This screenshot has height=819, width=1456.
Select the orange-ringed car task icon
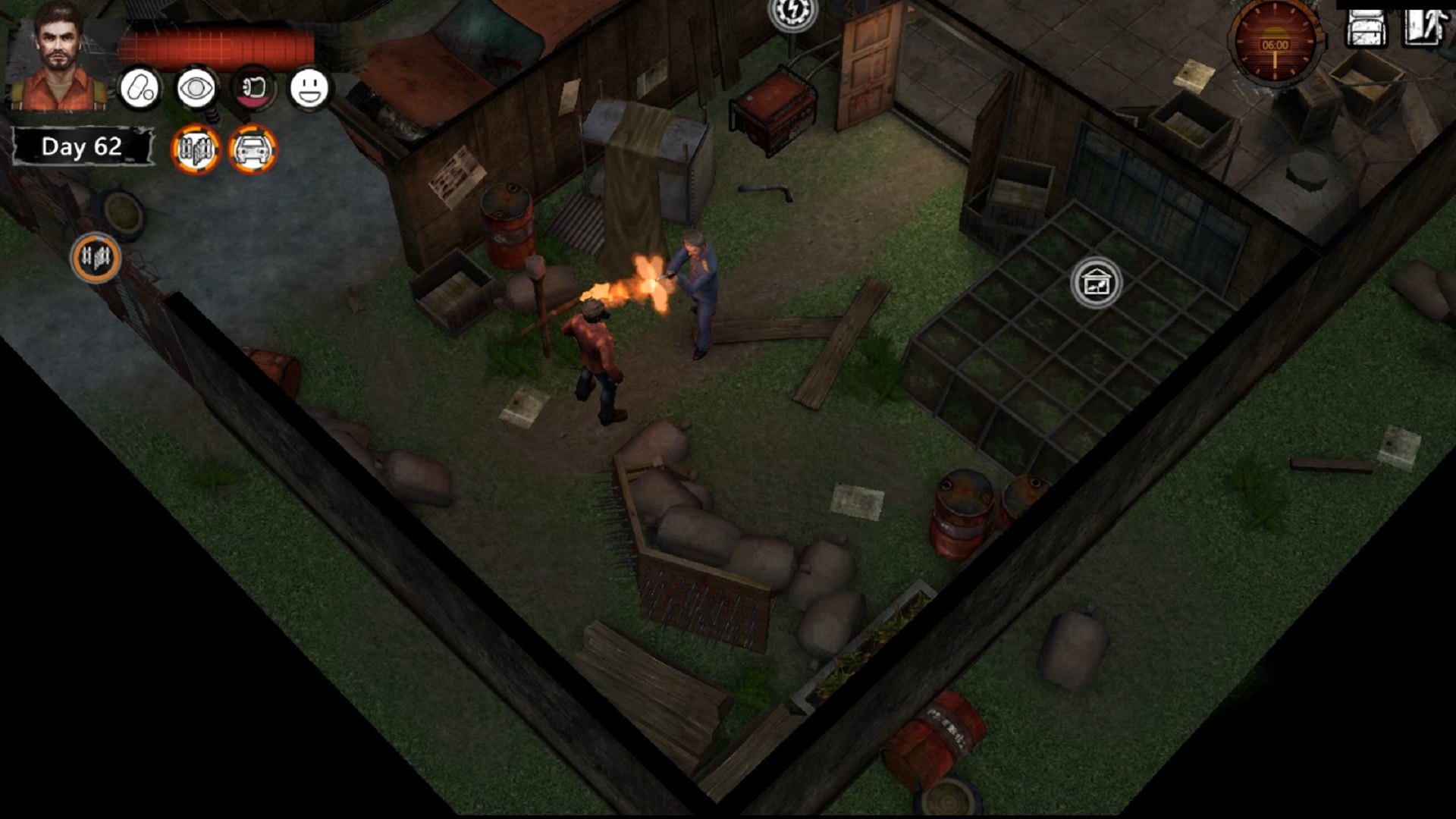253,149
